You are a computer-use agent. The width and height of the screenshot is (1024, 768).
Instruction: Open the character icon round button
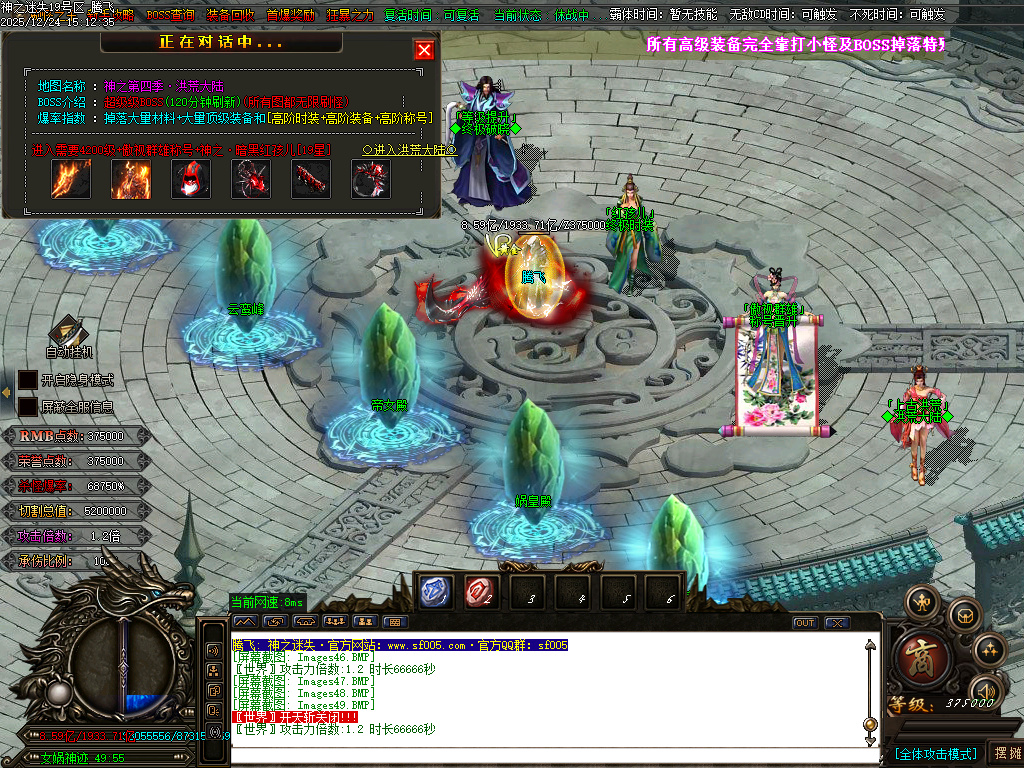click(x=921, y=601)
